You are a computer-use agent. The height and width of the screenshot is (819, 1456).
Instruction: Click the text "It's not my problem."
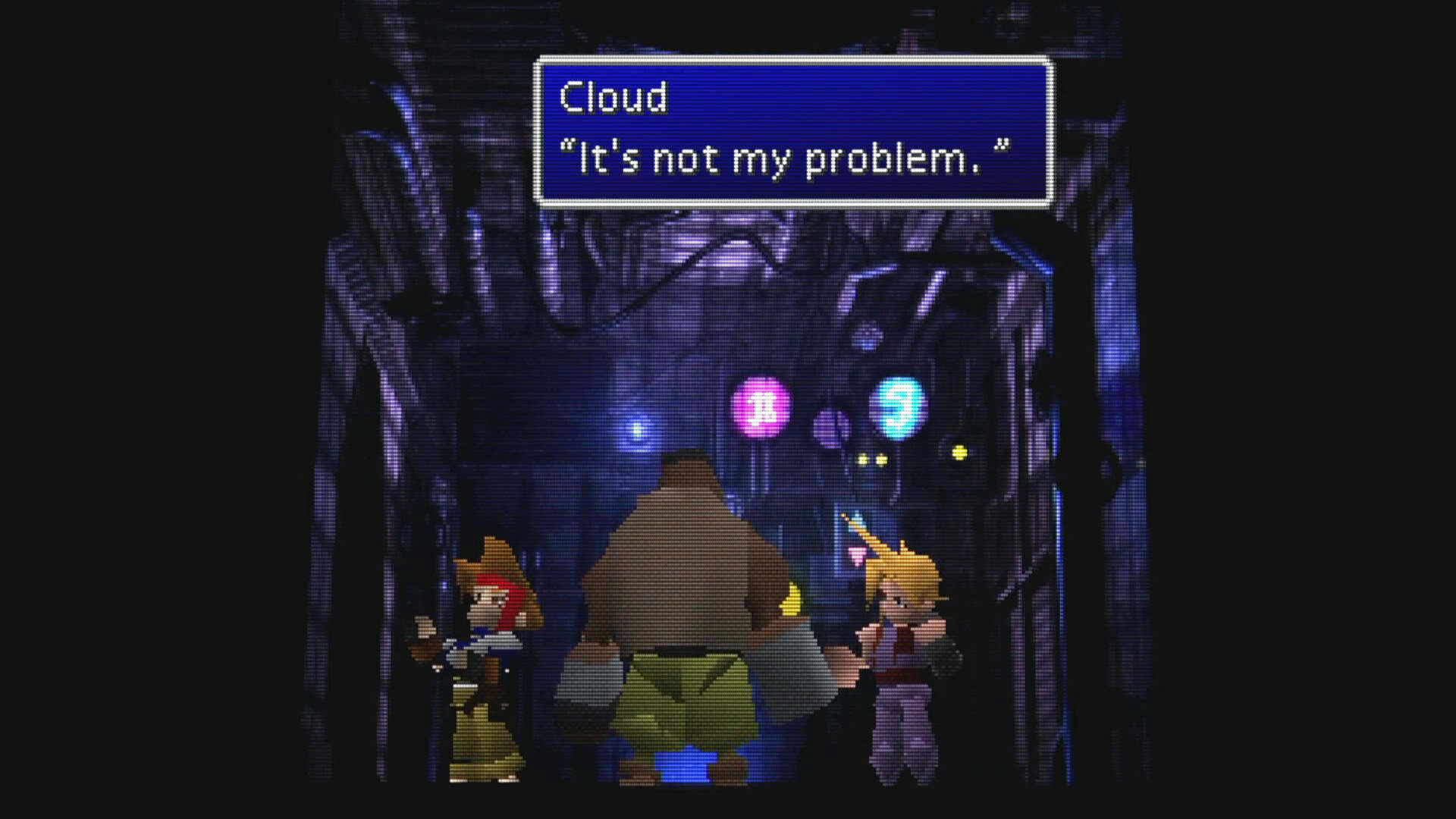[785, 157]
